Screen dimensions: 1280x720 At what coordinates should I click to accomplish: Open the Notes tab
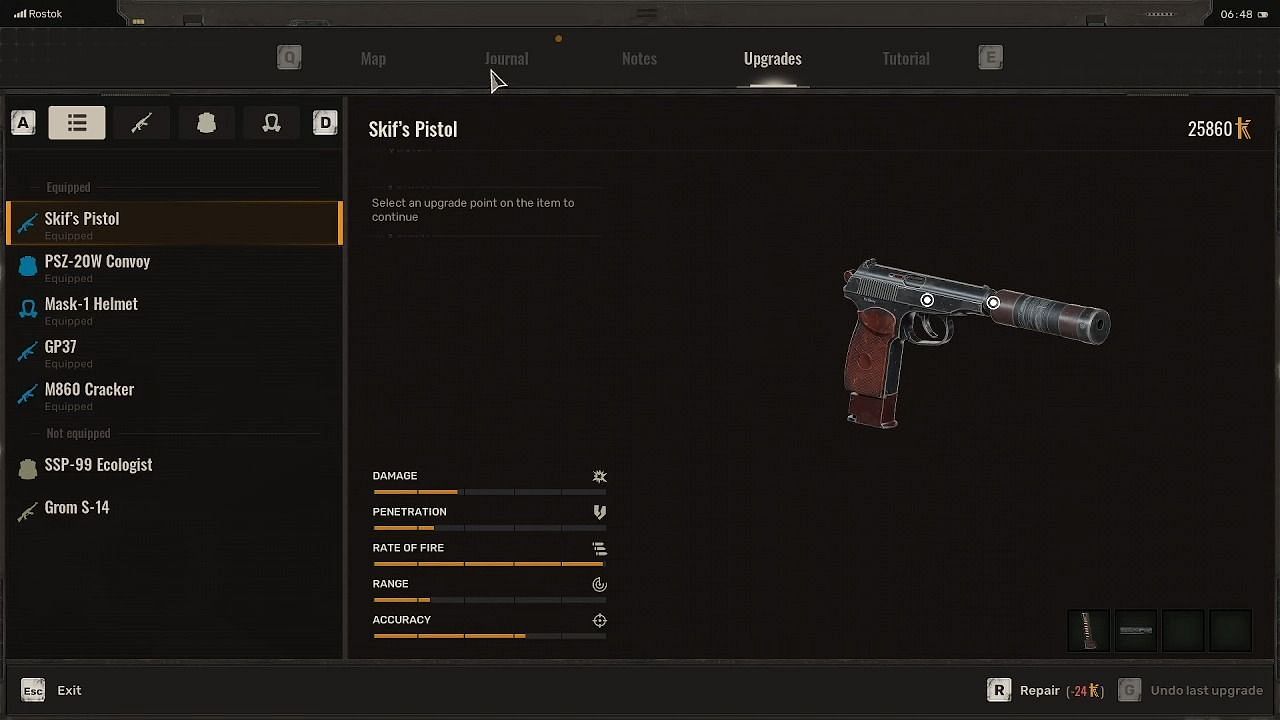click(639, 59)
